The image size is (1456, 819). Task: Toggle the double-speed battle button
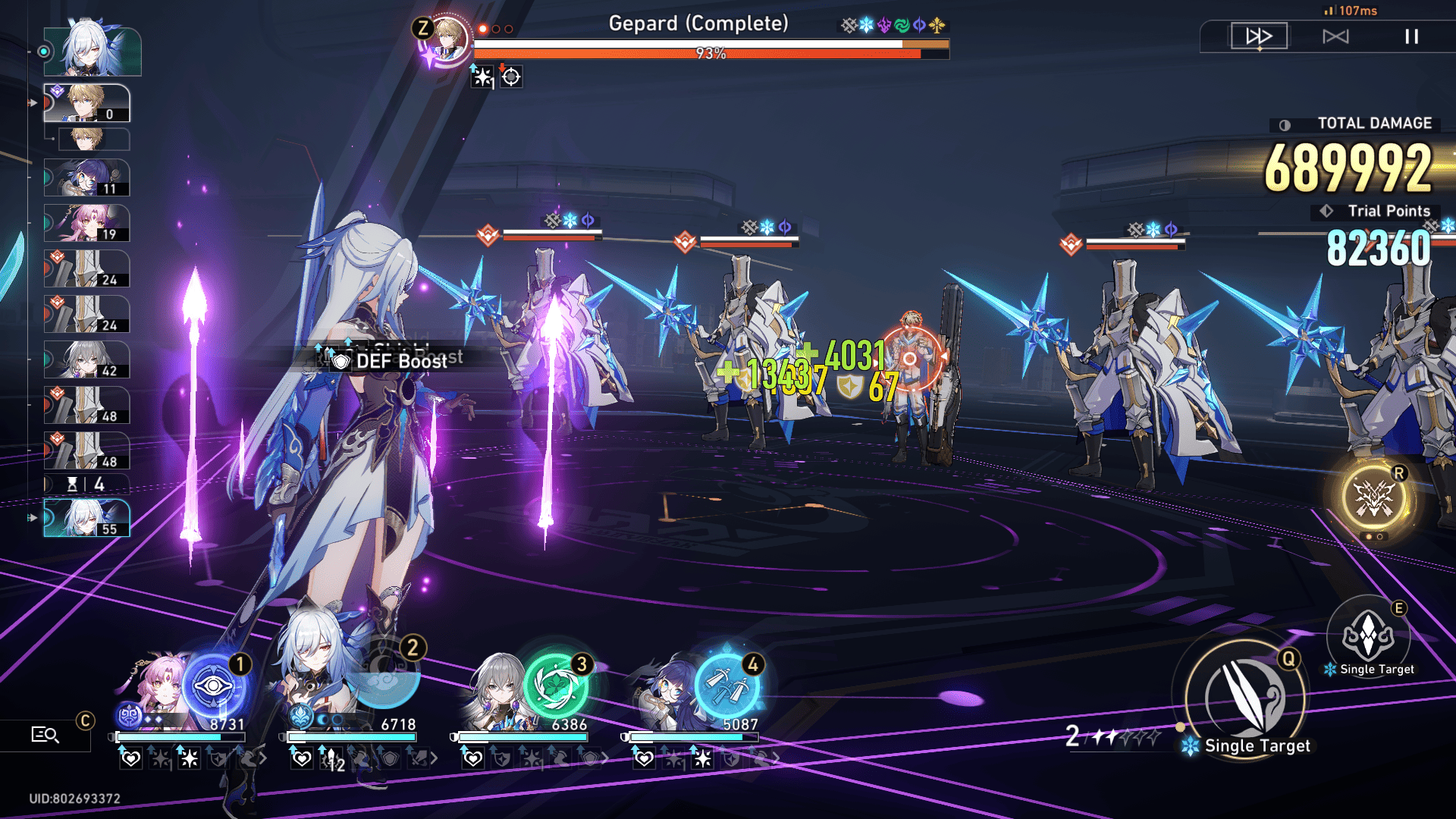(x=1259, y=36)
